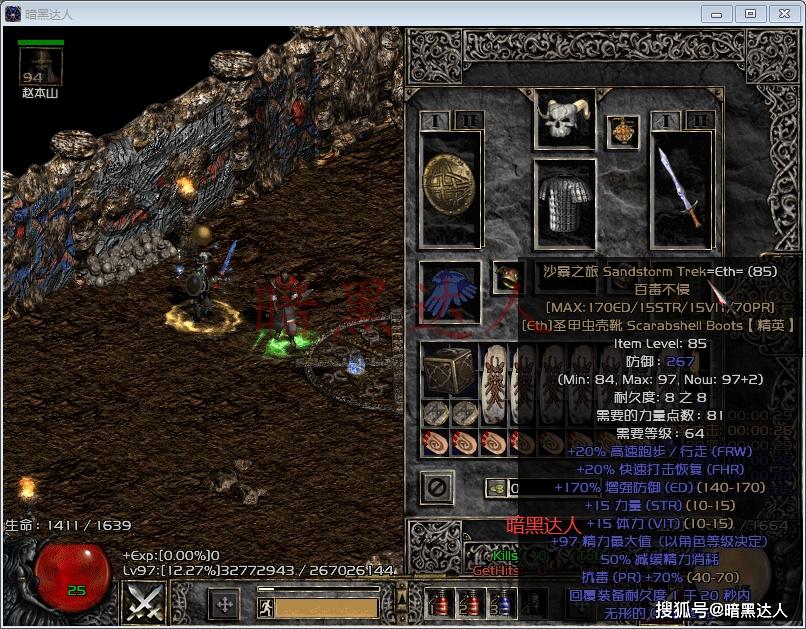Open the crossed-swords attack skill selector
Screen dimensions: 806x629
[144, 602]
